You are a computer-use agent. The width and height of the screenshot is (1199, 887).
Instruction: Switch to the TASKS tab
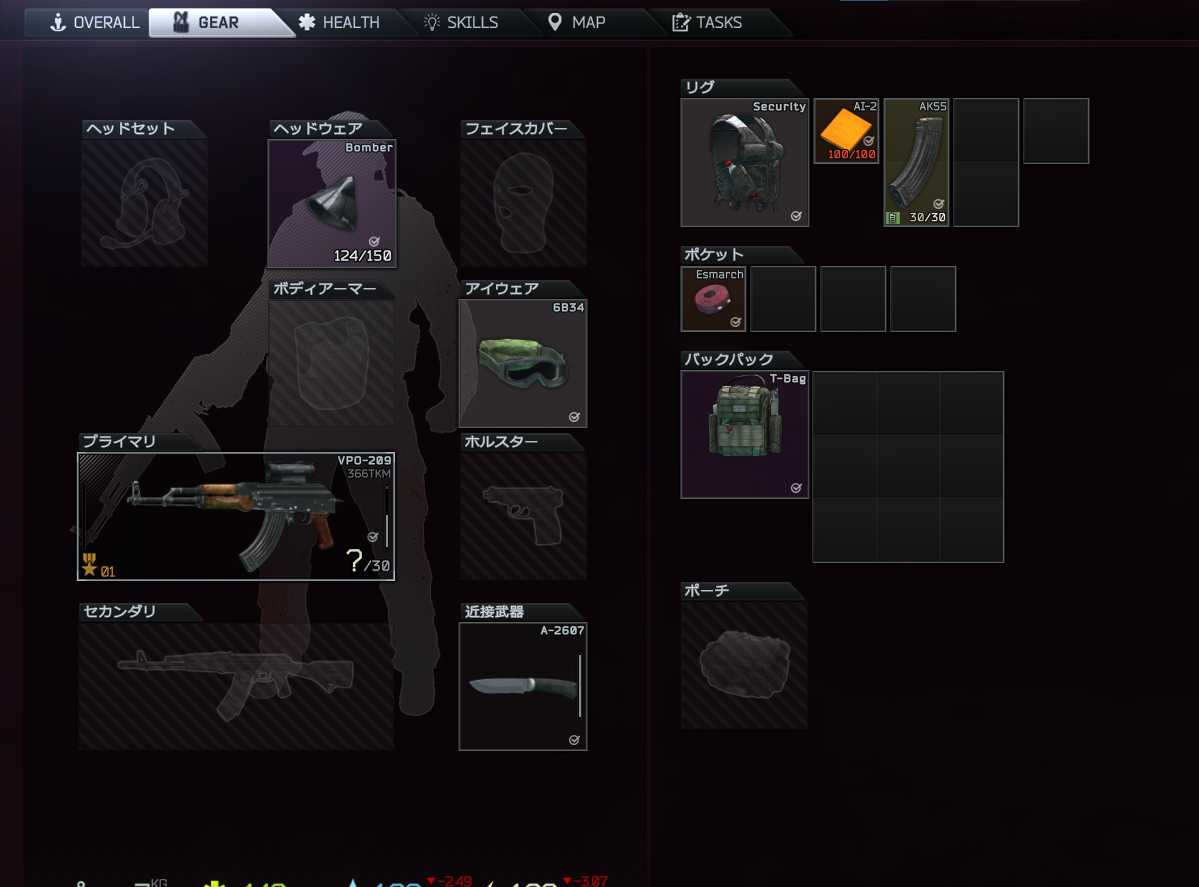tap(708, 22)
